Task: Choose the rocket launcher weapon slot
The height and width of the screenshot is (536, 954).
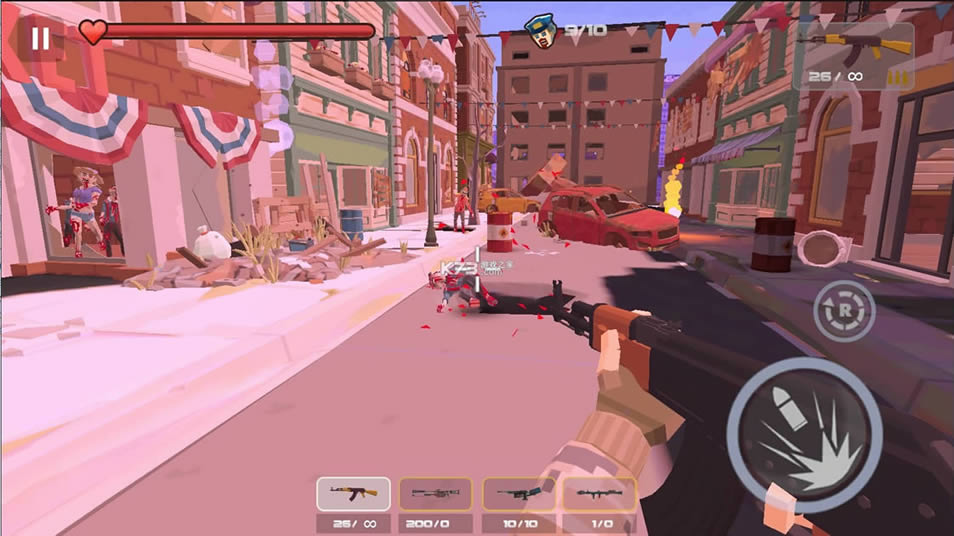Action: tap(600, 494)
